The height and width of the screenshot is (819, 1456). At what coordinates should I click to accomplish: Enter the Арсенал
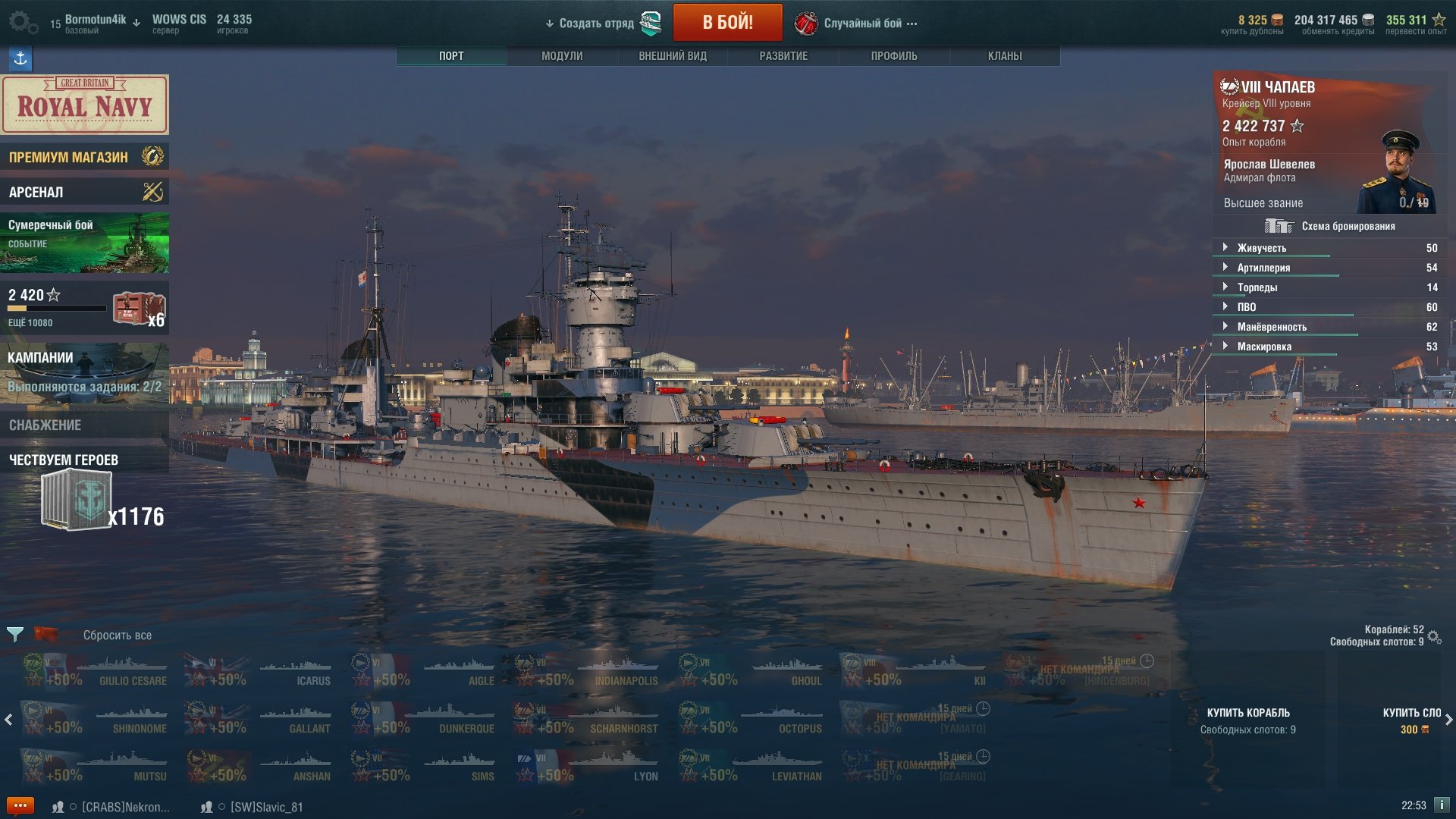84,192
